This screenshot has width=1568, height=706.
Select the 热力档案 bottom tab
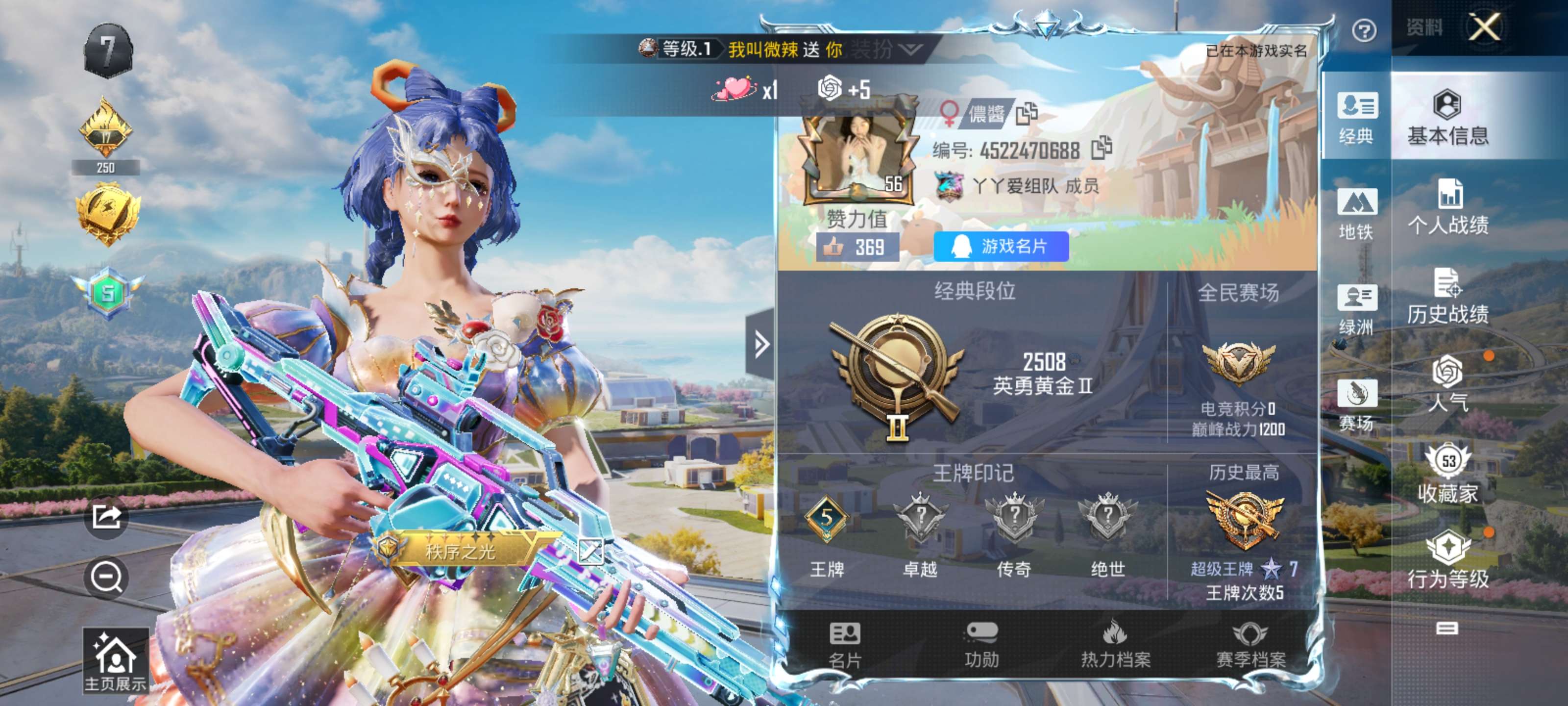[1115, 645]
